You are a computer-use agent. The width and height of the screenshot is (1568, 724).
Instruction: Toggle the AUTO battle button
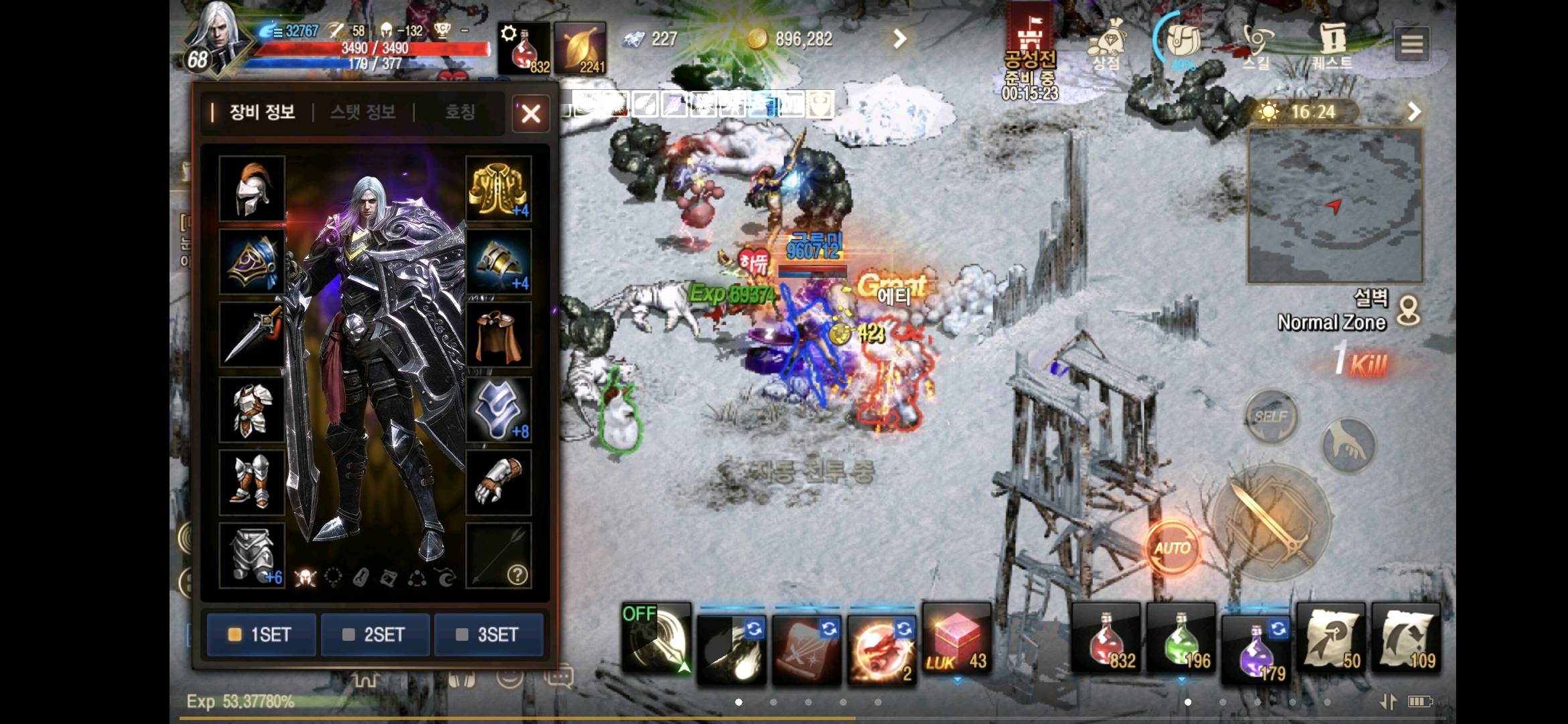pos(1171,548)
